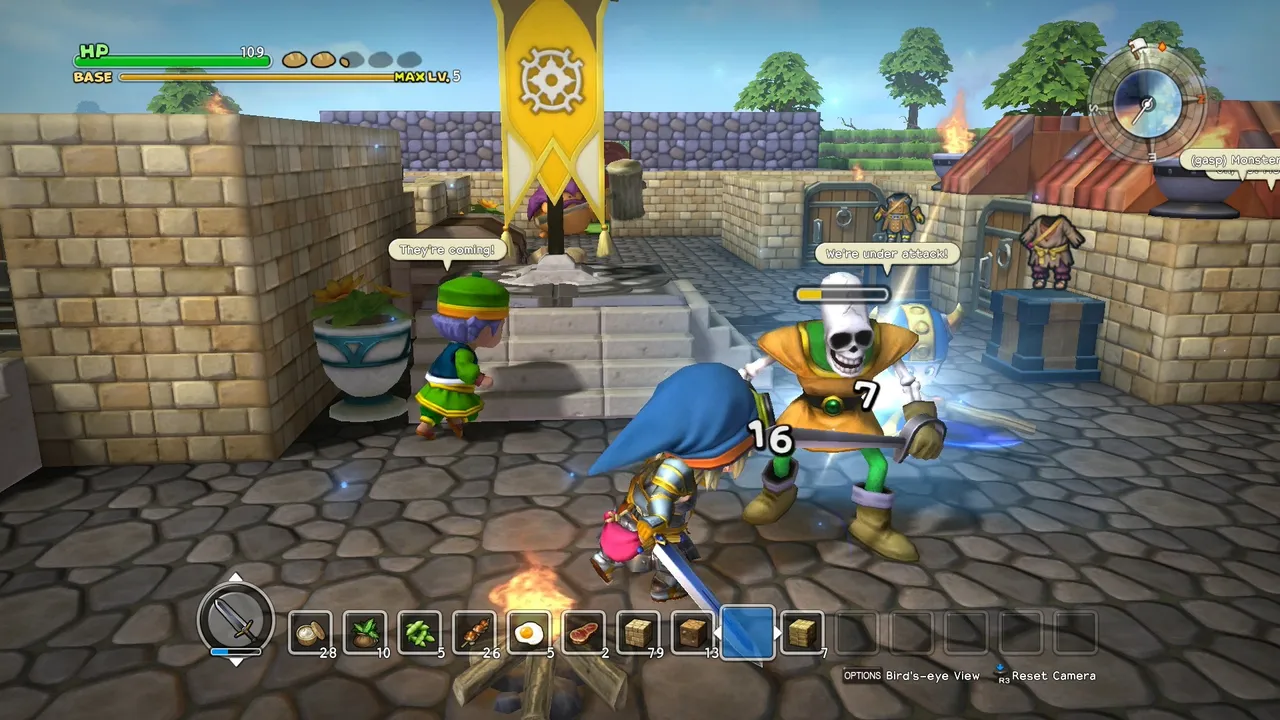This screenshot has height=720, width=1280.
Task: Select the fried egg item
Action: (531, 633)
